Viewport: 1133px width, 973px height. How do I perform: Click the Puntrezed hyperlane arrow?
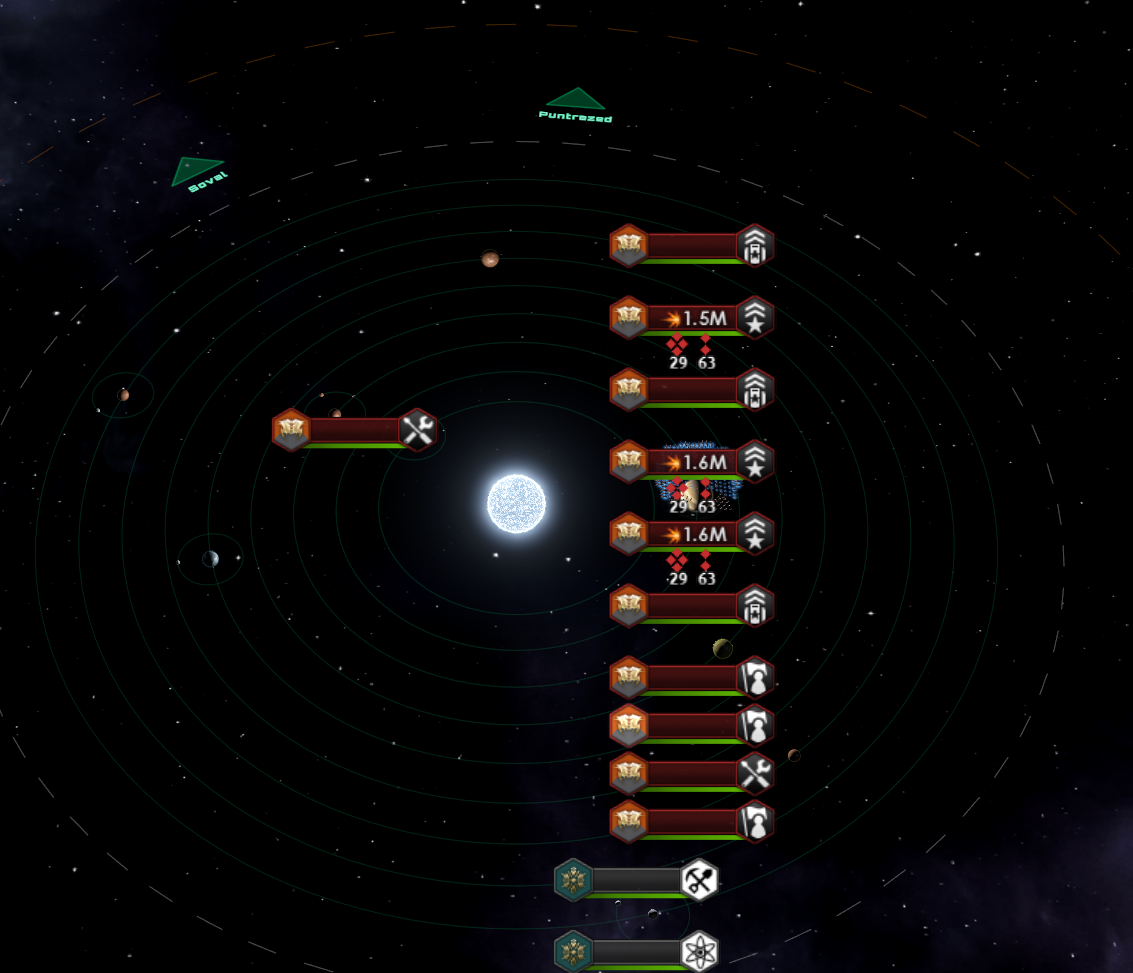tap(575, 100)
